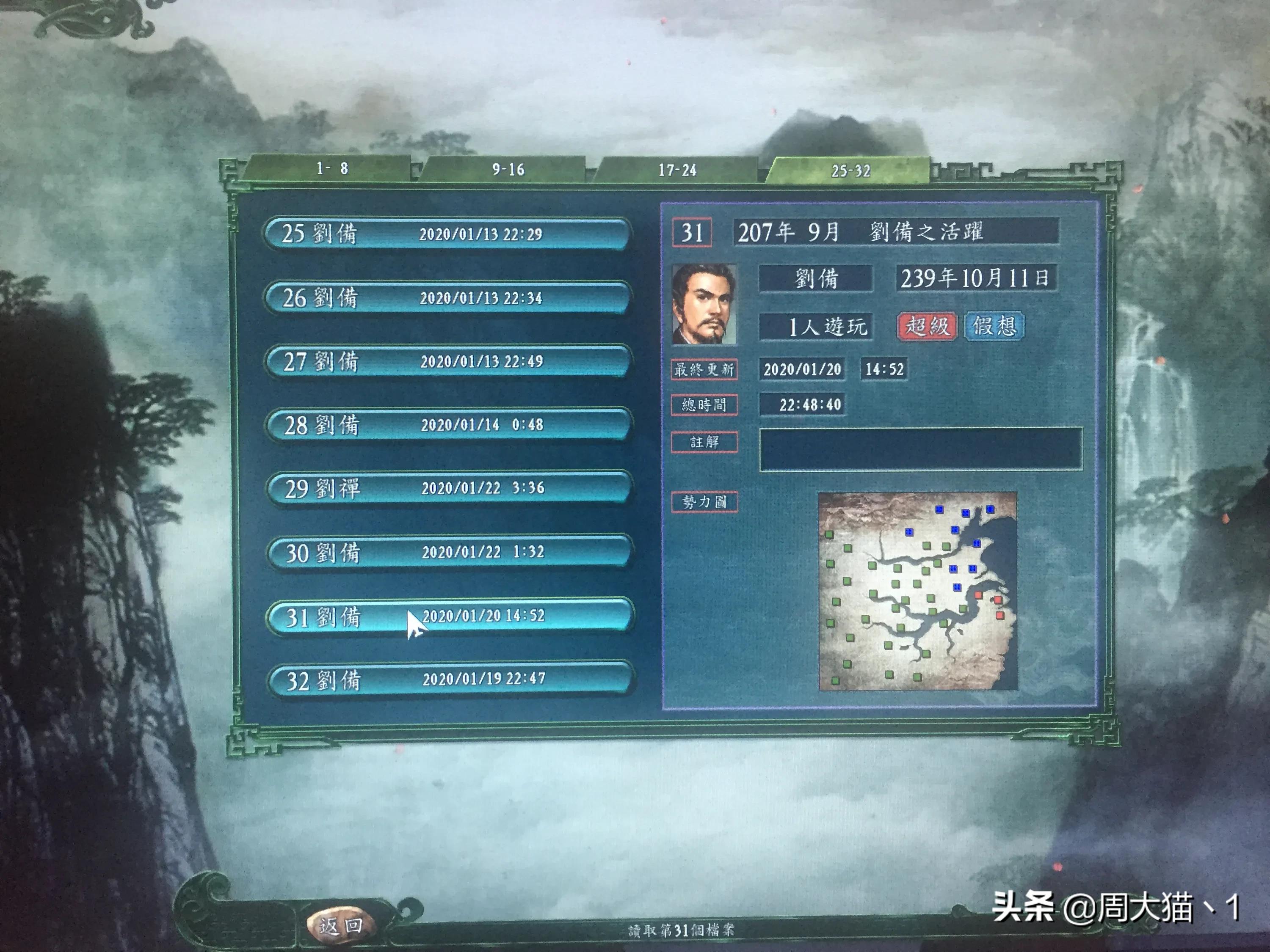The width and height of the screenshot is (1270, 952).
Task: Choose save slot 30 劉備
Action: tap(449, 552)
